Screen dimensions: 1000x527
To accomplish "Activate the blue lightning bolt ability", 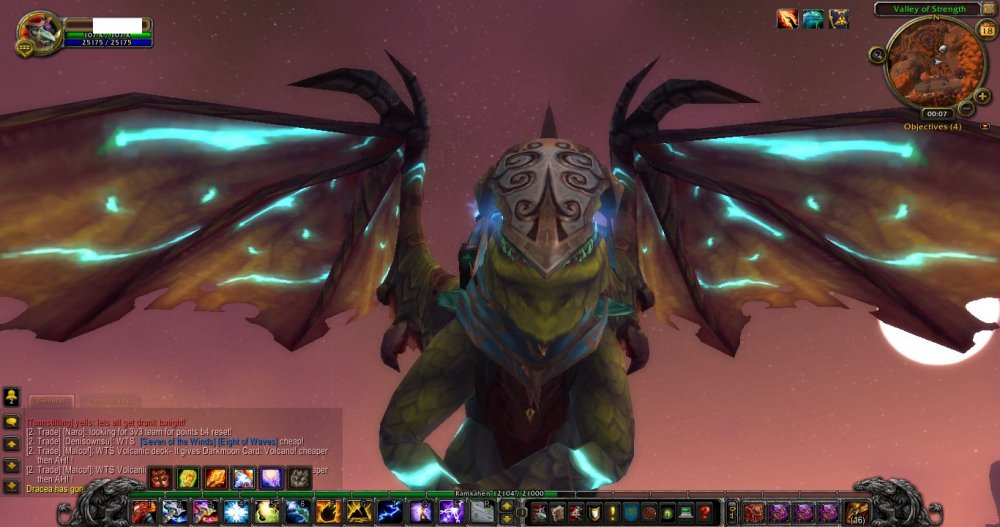I will pos(390,512).
